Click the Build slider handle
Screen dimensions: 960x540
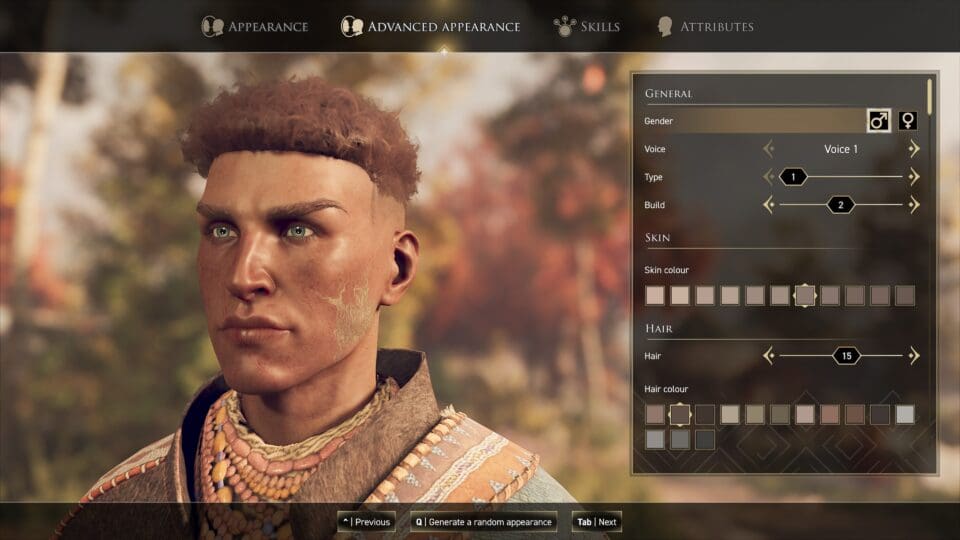coord(841,205)
